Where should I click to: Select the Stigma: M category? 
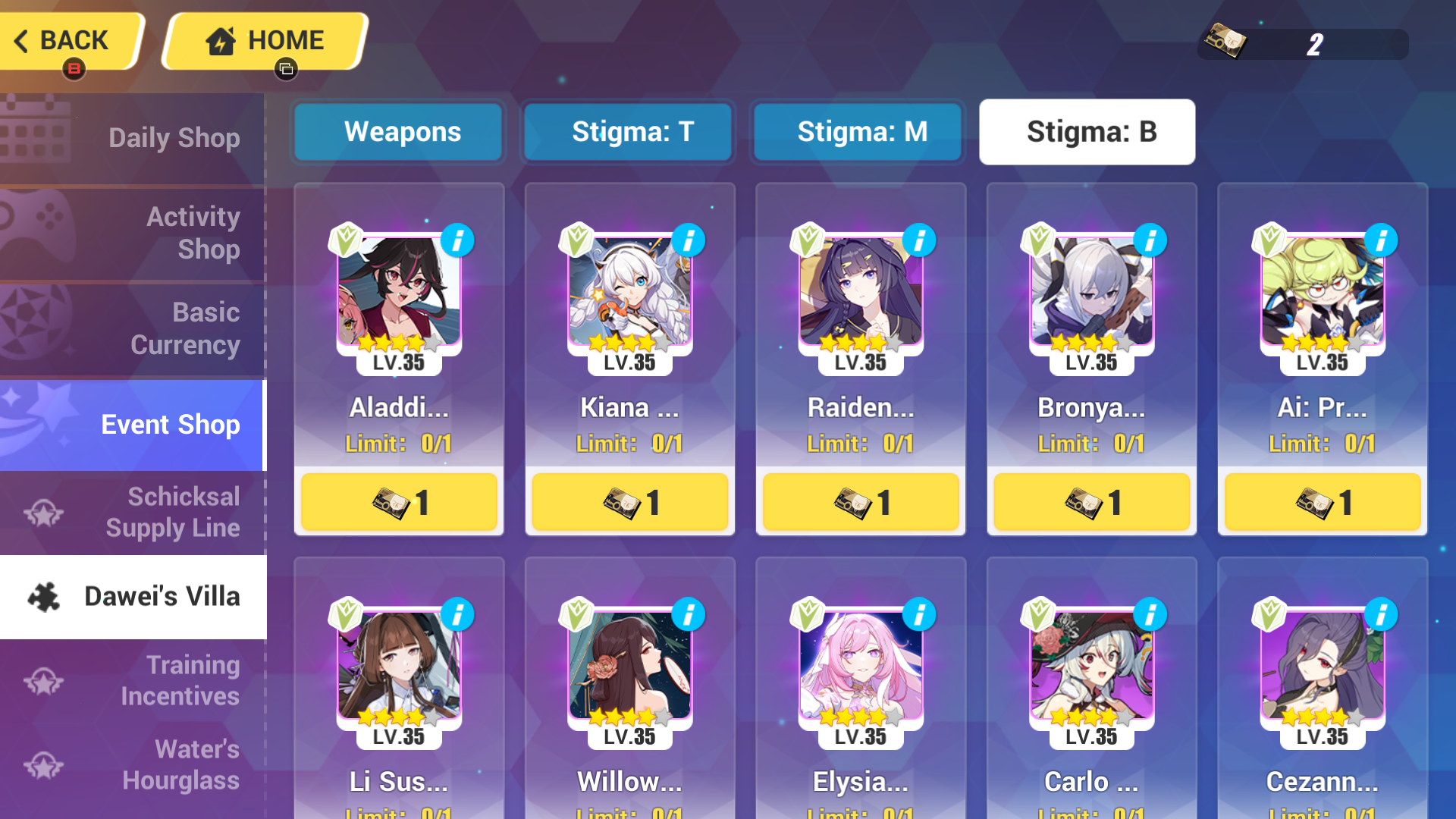858,132
